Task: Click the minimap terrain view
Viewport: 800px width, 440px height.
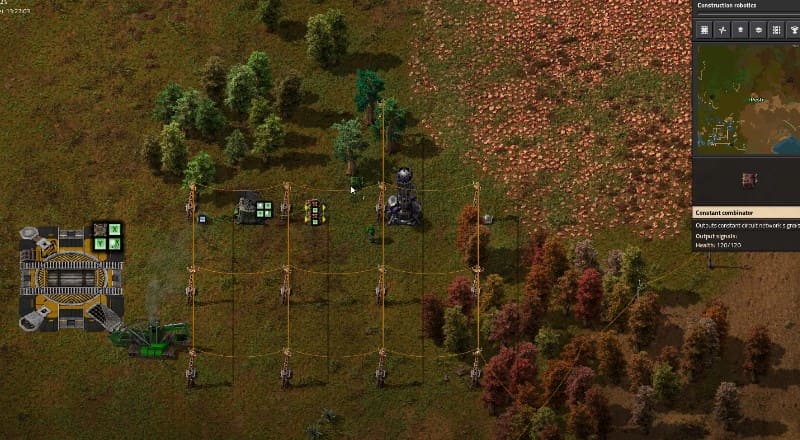Action: 746,98
